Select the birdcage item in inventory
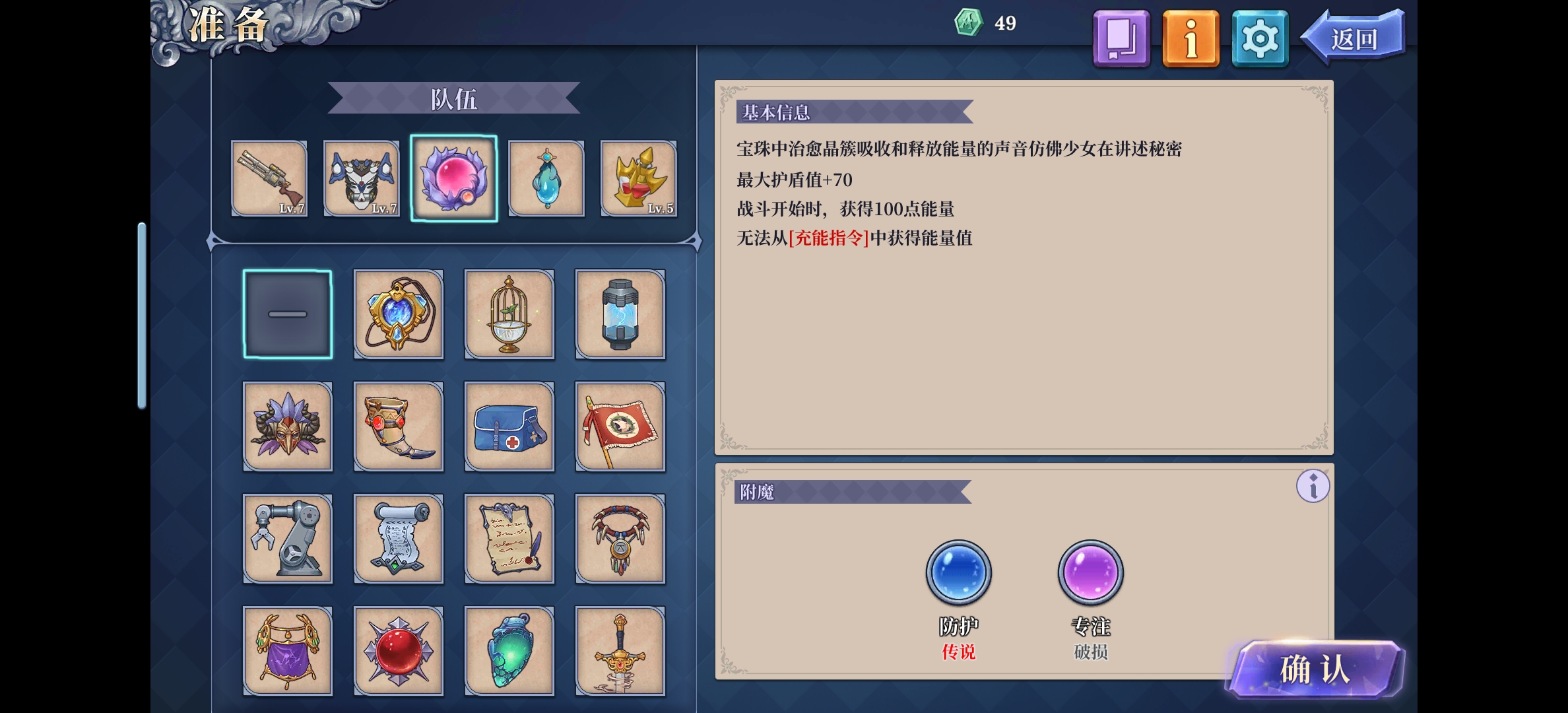The width and height of the screenshot is (1568, 713). (x=509, y=315)
